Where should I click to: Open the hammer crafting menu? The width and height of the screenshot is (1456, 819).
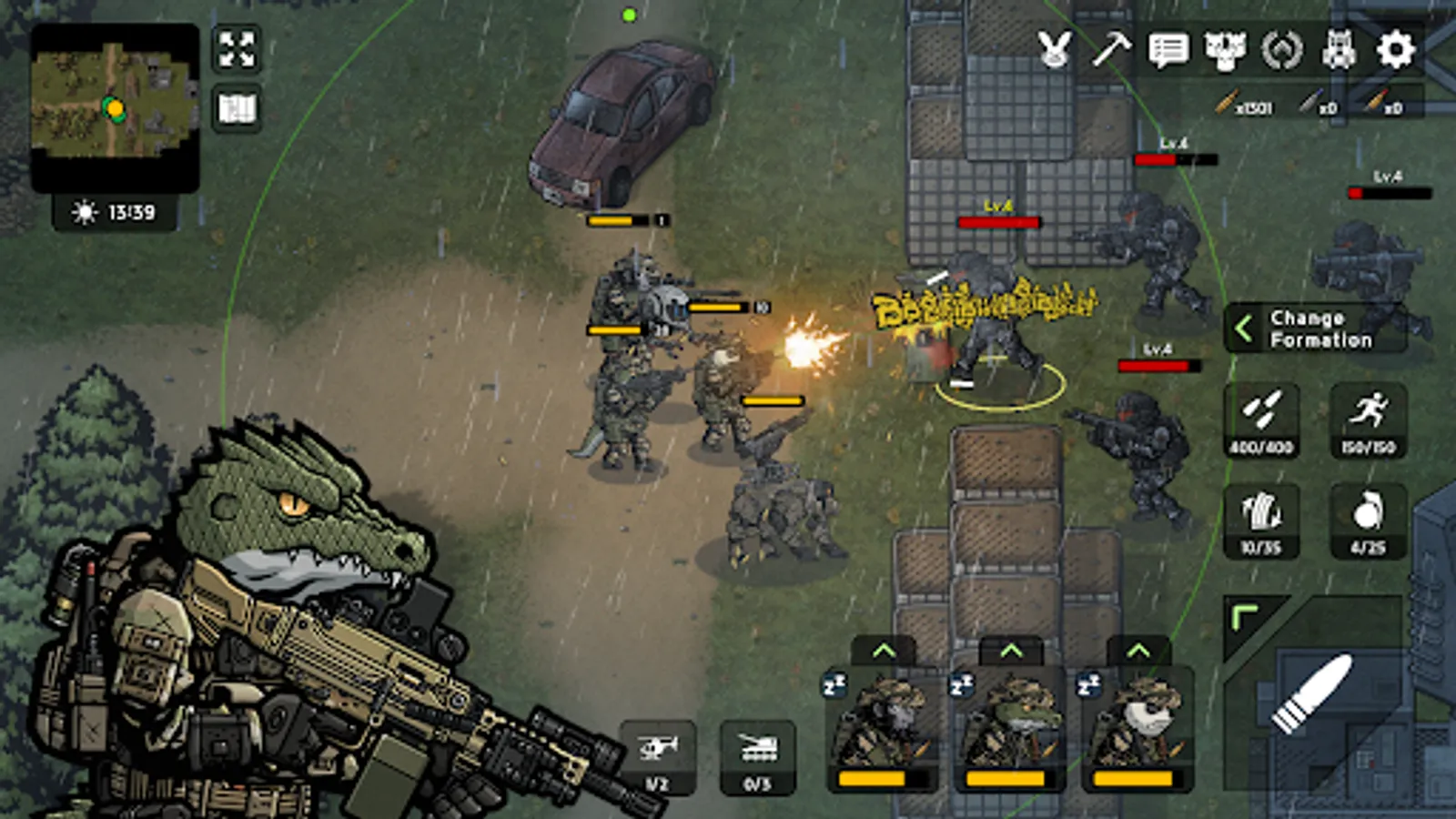click(x=1111, y=49)
